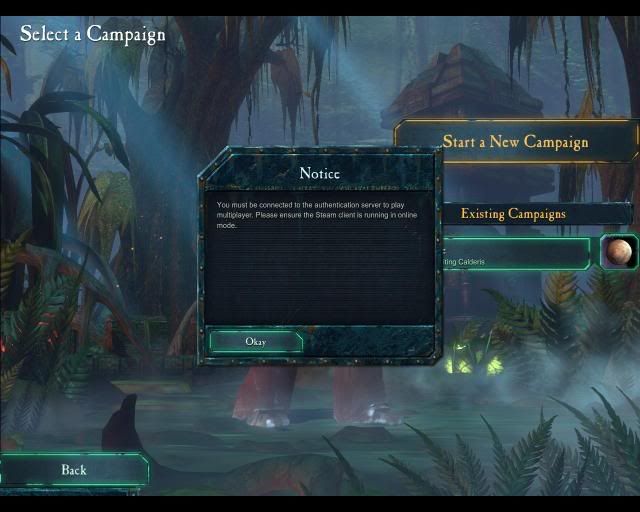Dismiss the notice with Okay

(x=255, y=341)
